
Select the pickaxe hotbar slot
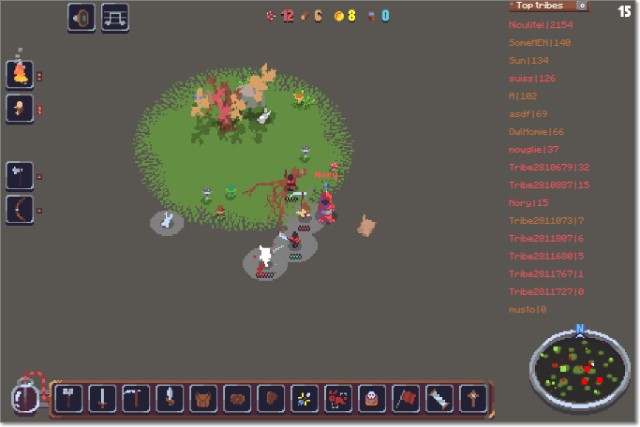pyautogui.click(x=136, y=398)
